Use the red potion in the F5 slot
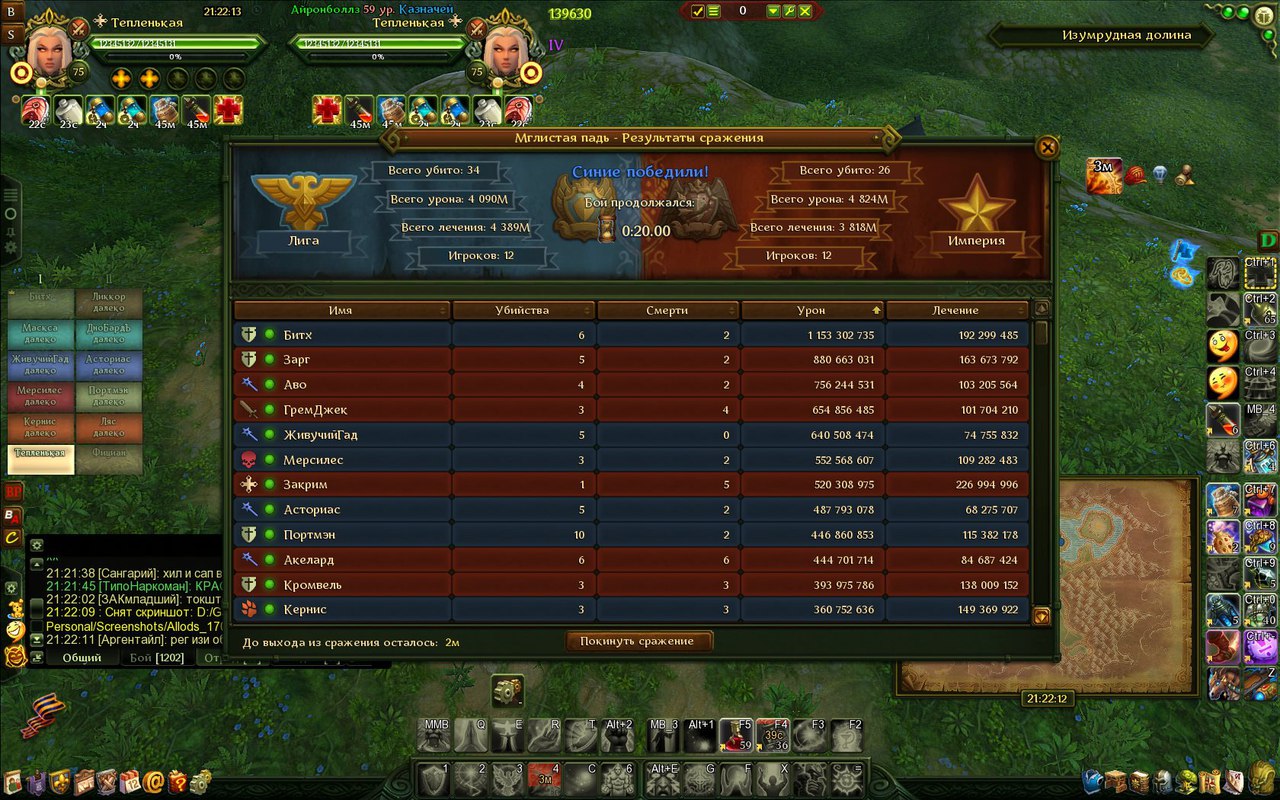Image resolution: width=1280 pixels, height=800 pixels. pos(738,737)
